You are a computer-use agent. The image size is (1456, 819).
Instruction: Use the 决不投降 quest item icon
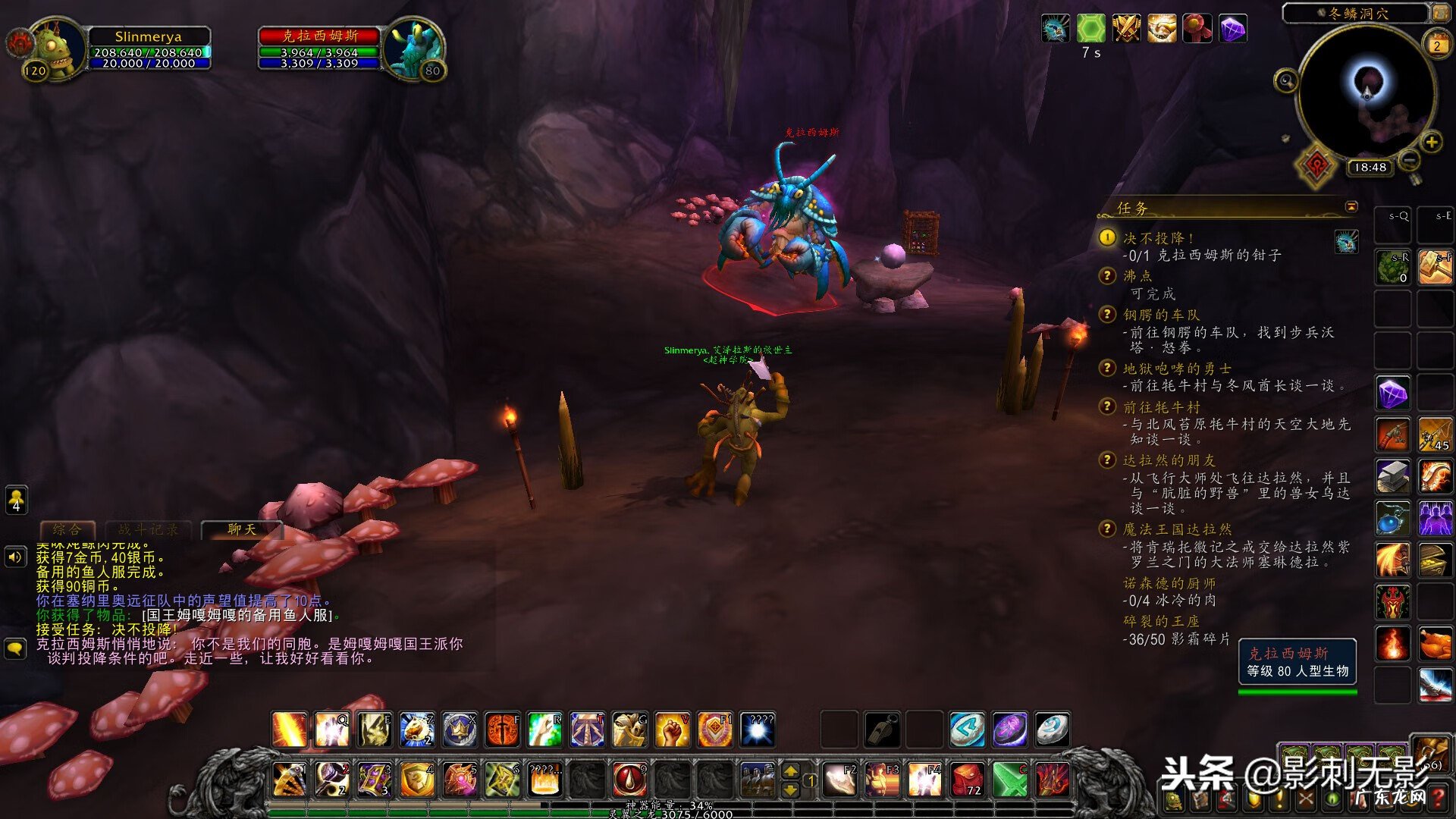click(x=1347, y=242)
